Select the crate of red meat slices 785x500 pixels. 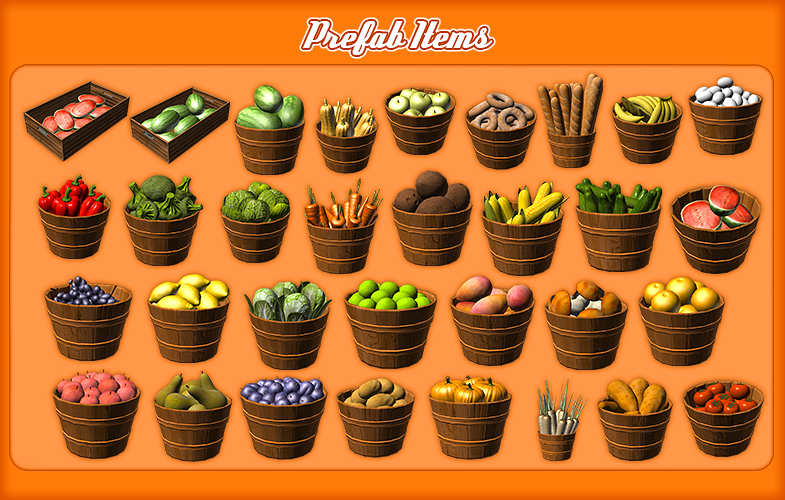[76, 121]
